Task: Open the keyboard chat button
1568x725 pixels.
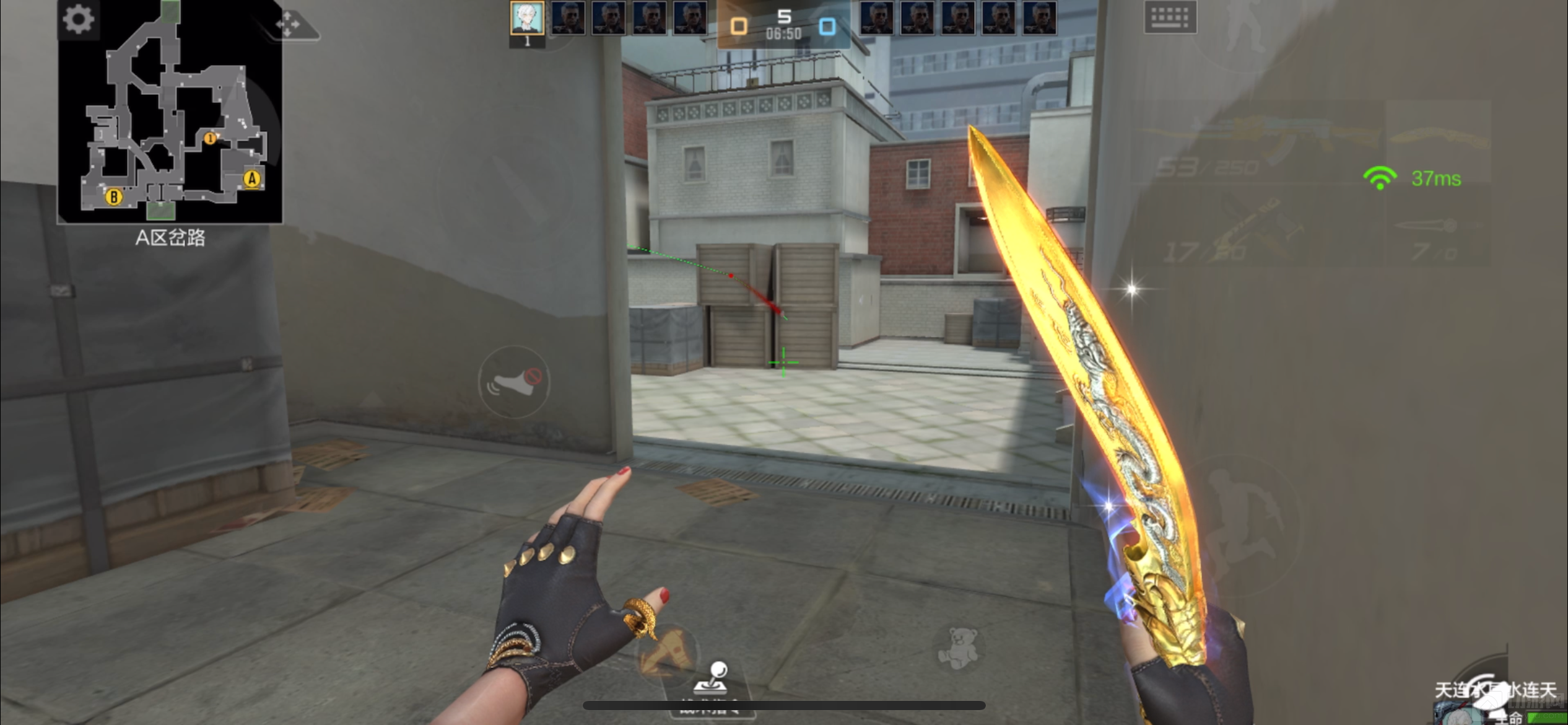Action: [1170, 17]
